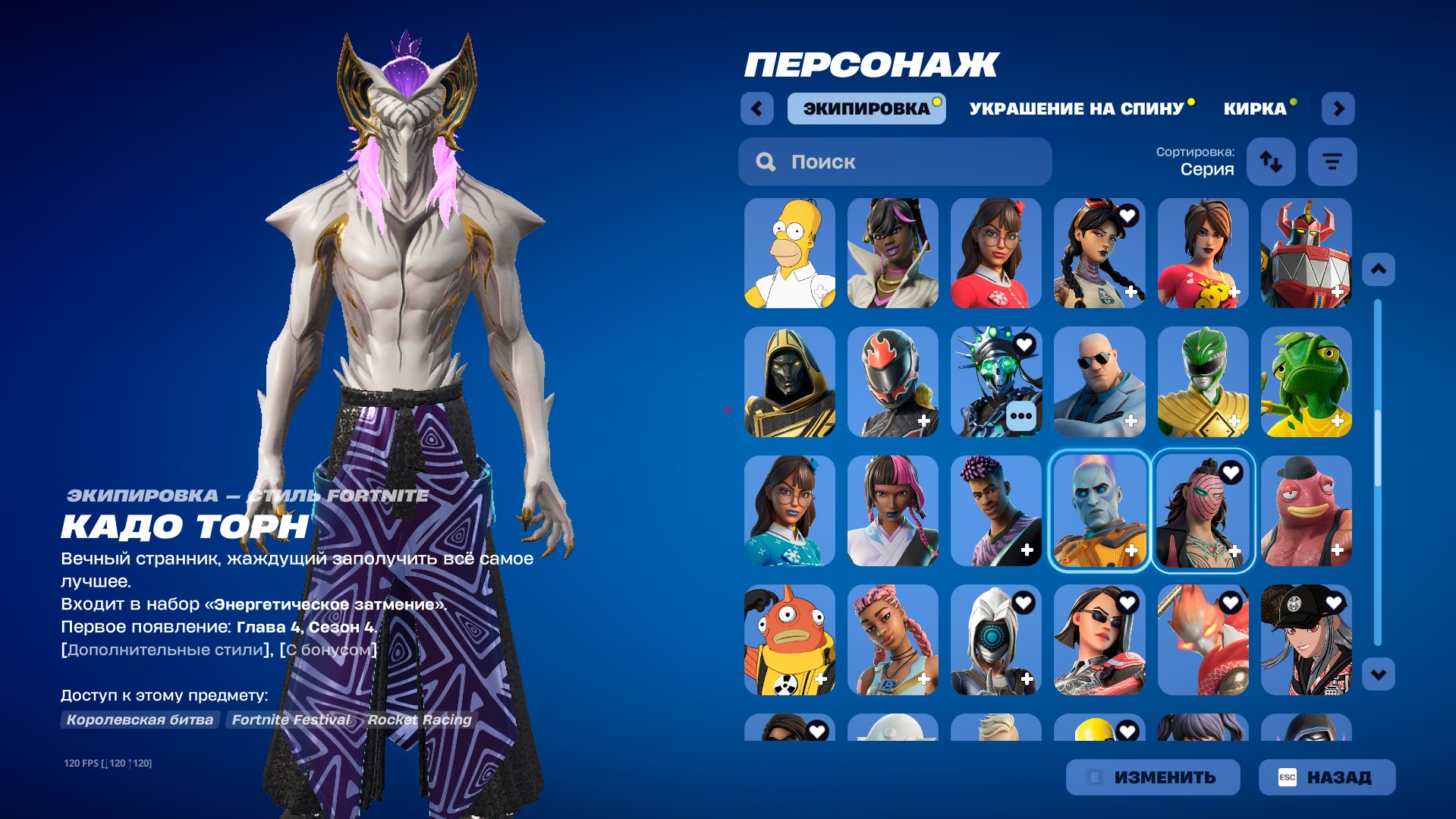
Task: Switch to the УКРАШЕНИЕ НА СПИНУ tab
Action: point(1074,108)
